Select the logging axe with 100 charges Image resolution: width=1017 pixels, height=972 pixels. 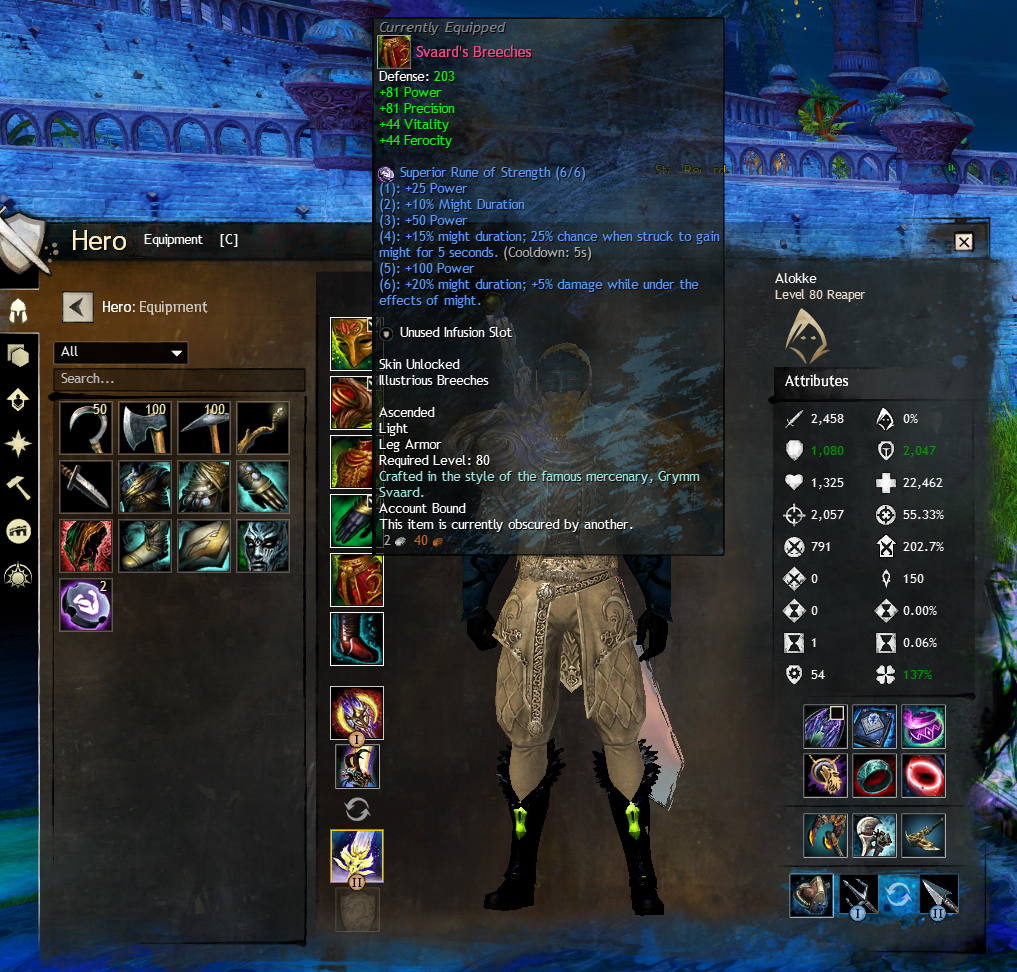point(144,428)
